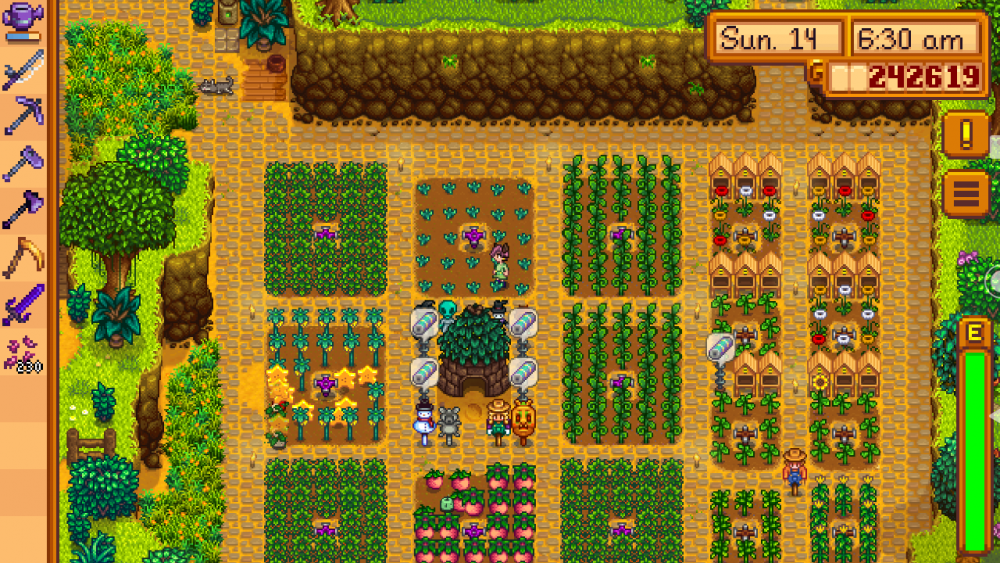
Task: Equip the curved silver blade weapon
Action: pos(22,68)
